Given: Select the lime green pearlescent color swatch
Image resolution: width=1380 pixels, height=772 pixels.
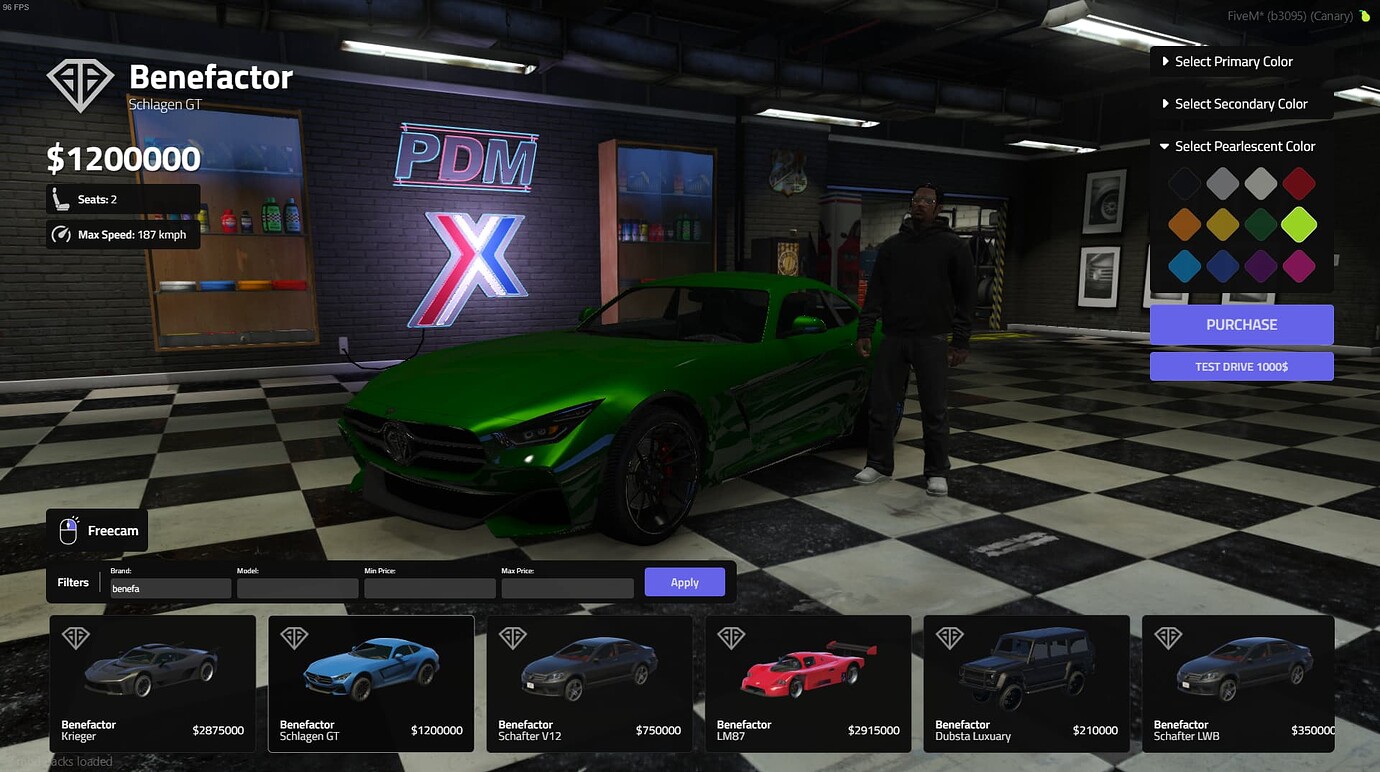Looking at the screenshot, I should click(x=1298, y=225).
